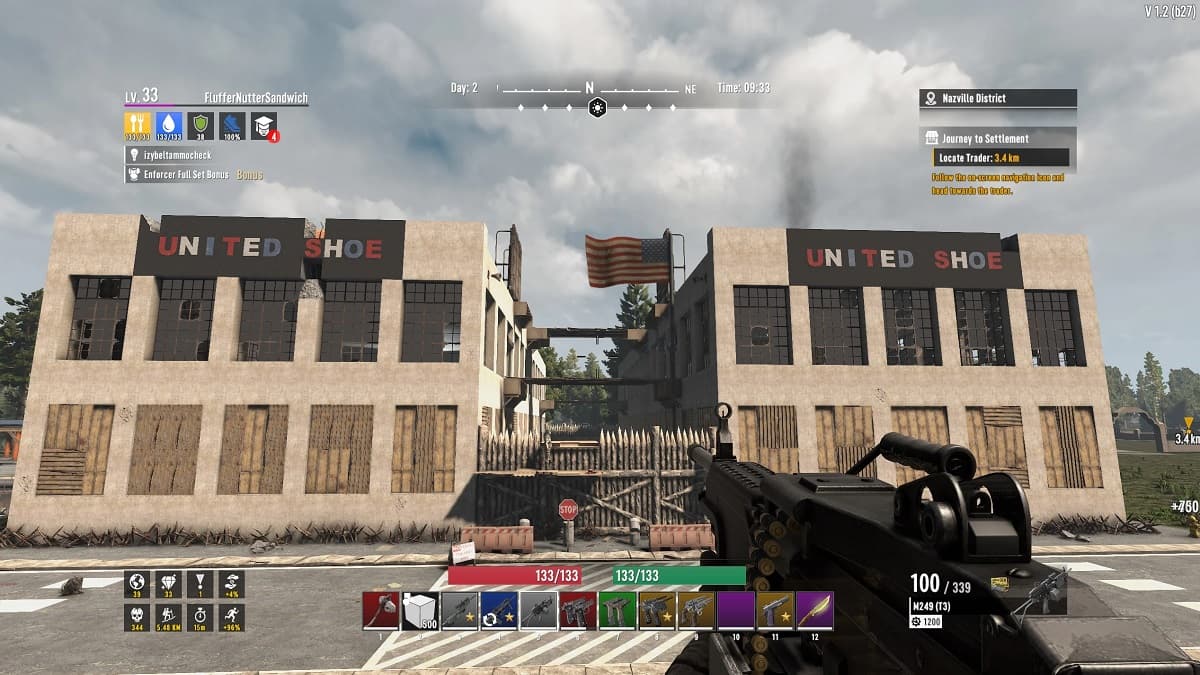The image size is (1200, 675).
Task: Click the compass center sun marker
Action: point(597,107)
